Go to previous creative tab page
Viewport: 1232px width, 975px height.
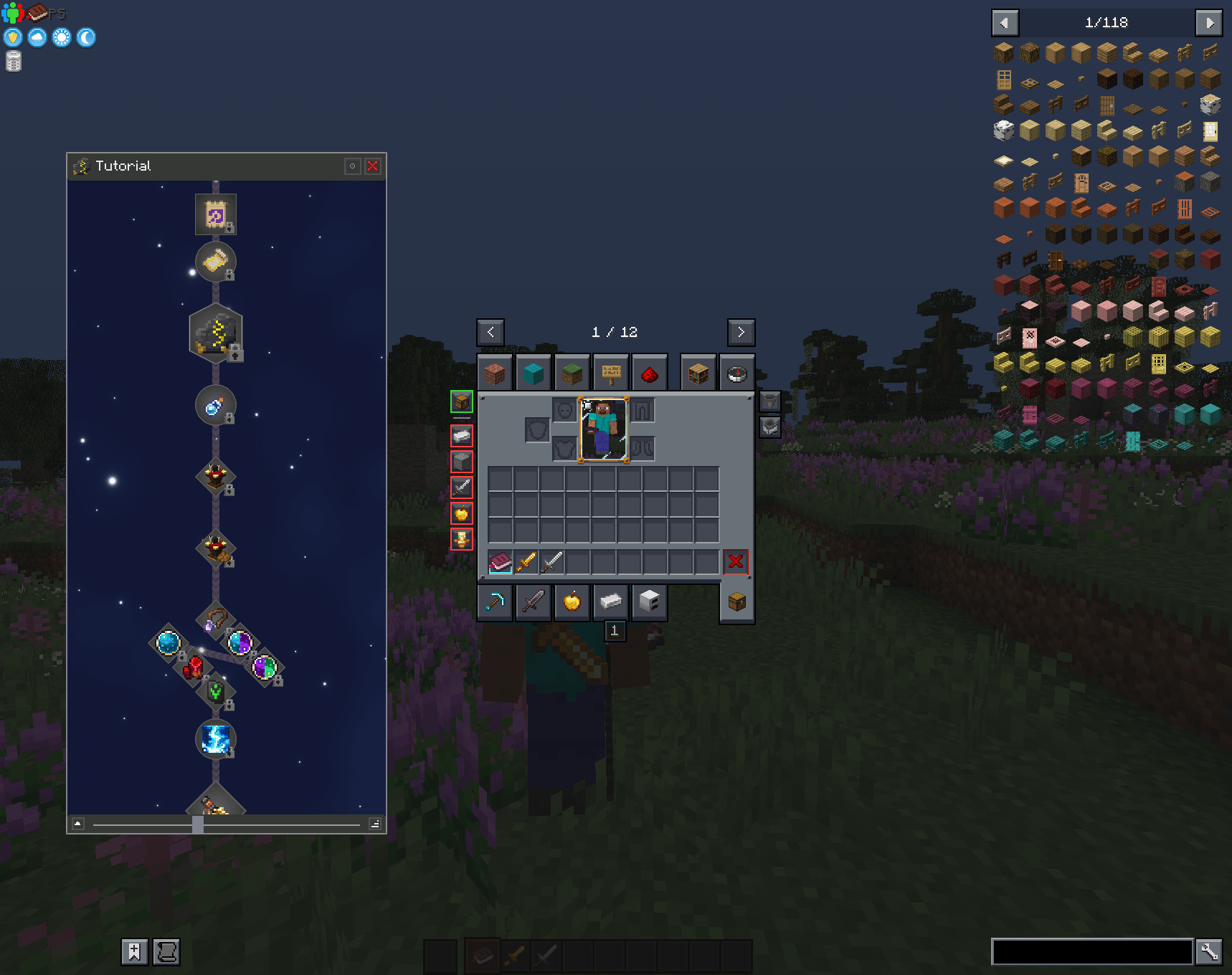491,333
